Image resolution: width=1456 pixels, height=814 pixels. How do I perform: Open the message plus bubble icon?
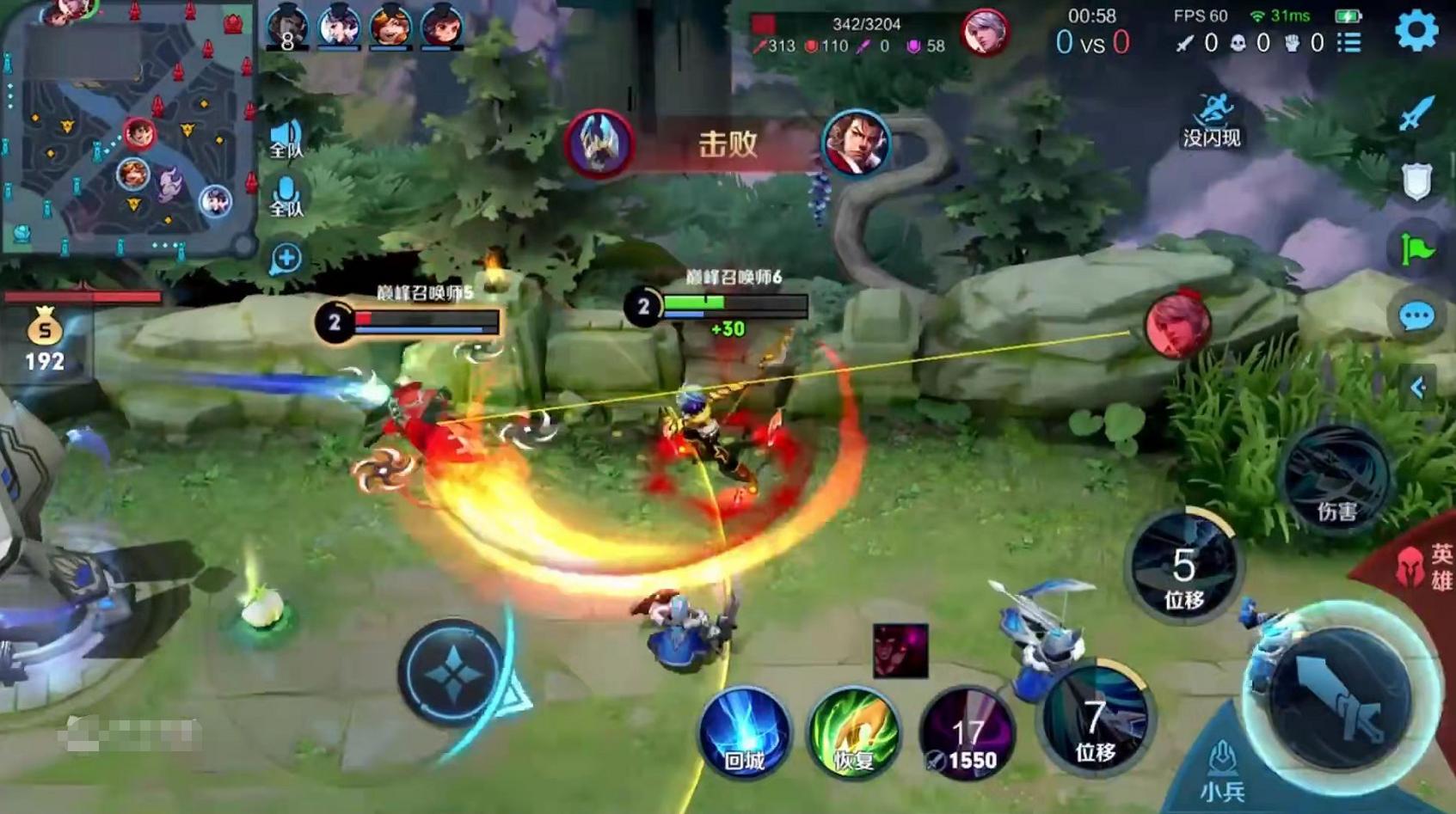tap(286, 258)
